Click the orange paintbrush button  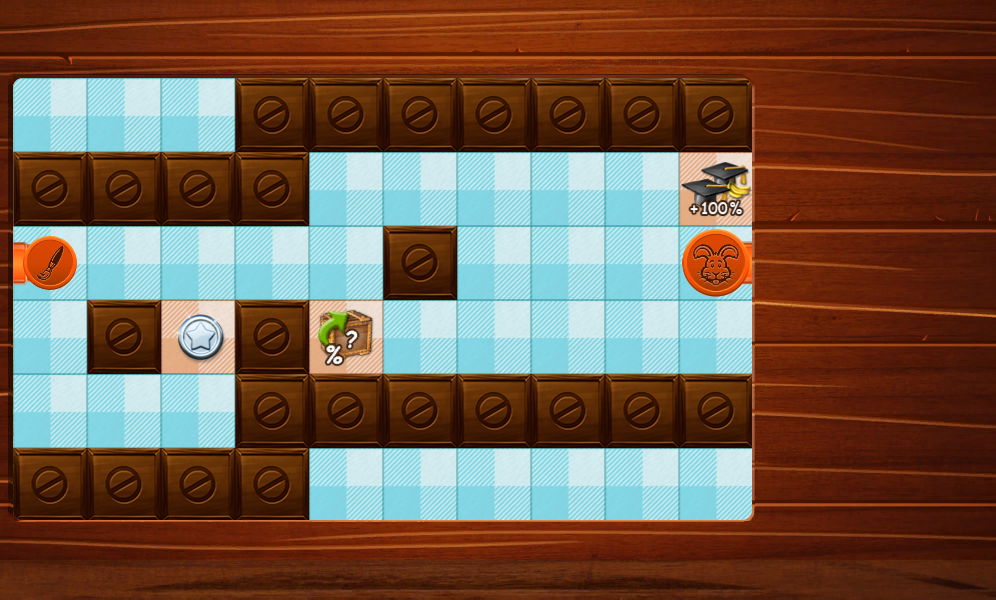point(49,263)
